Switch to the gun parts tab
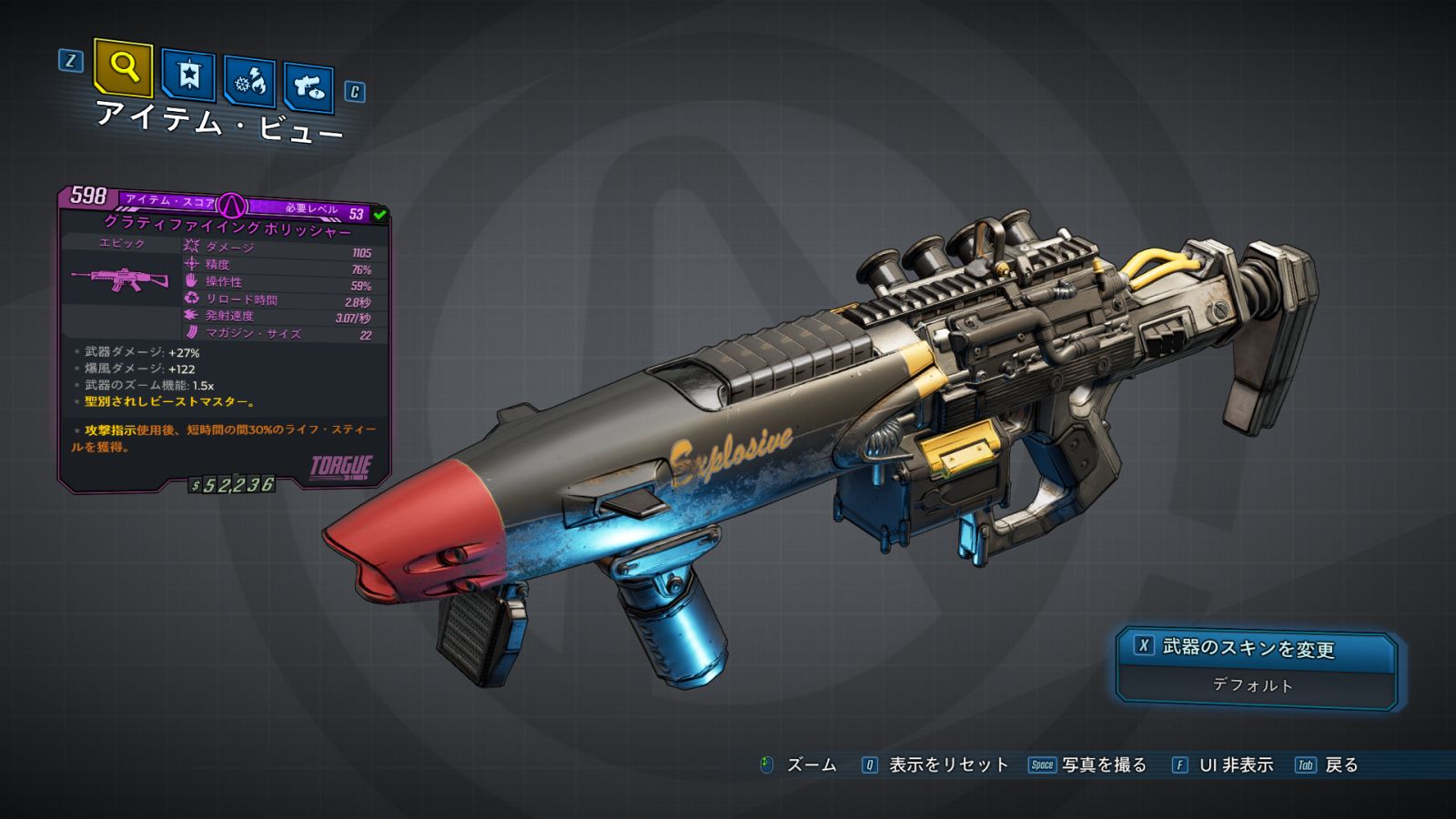 click(309, 87)
